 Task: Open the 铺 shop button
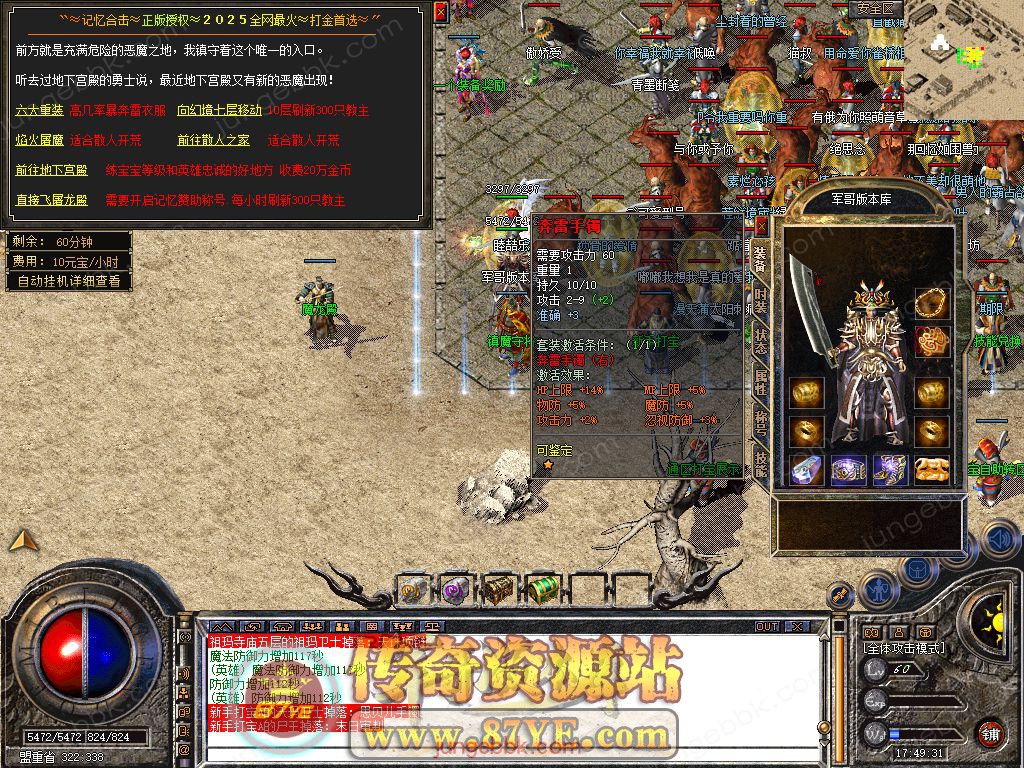coord(990,732)
